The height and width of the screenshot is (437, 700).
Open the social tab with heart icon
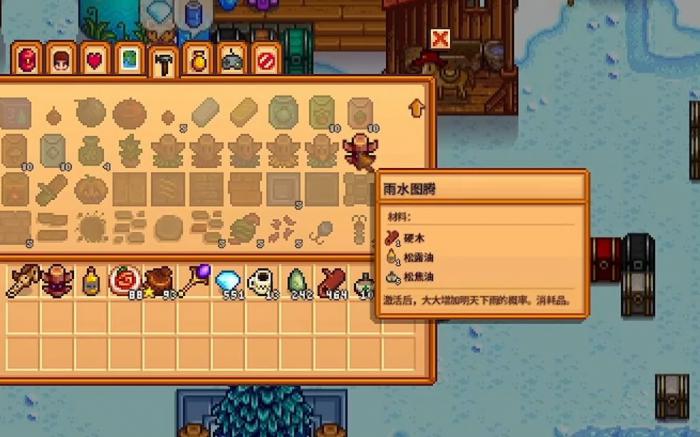(93, 60)
